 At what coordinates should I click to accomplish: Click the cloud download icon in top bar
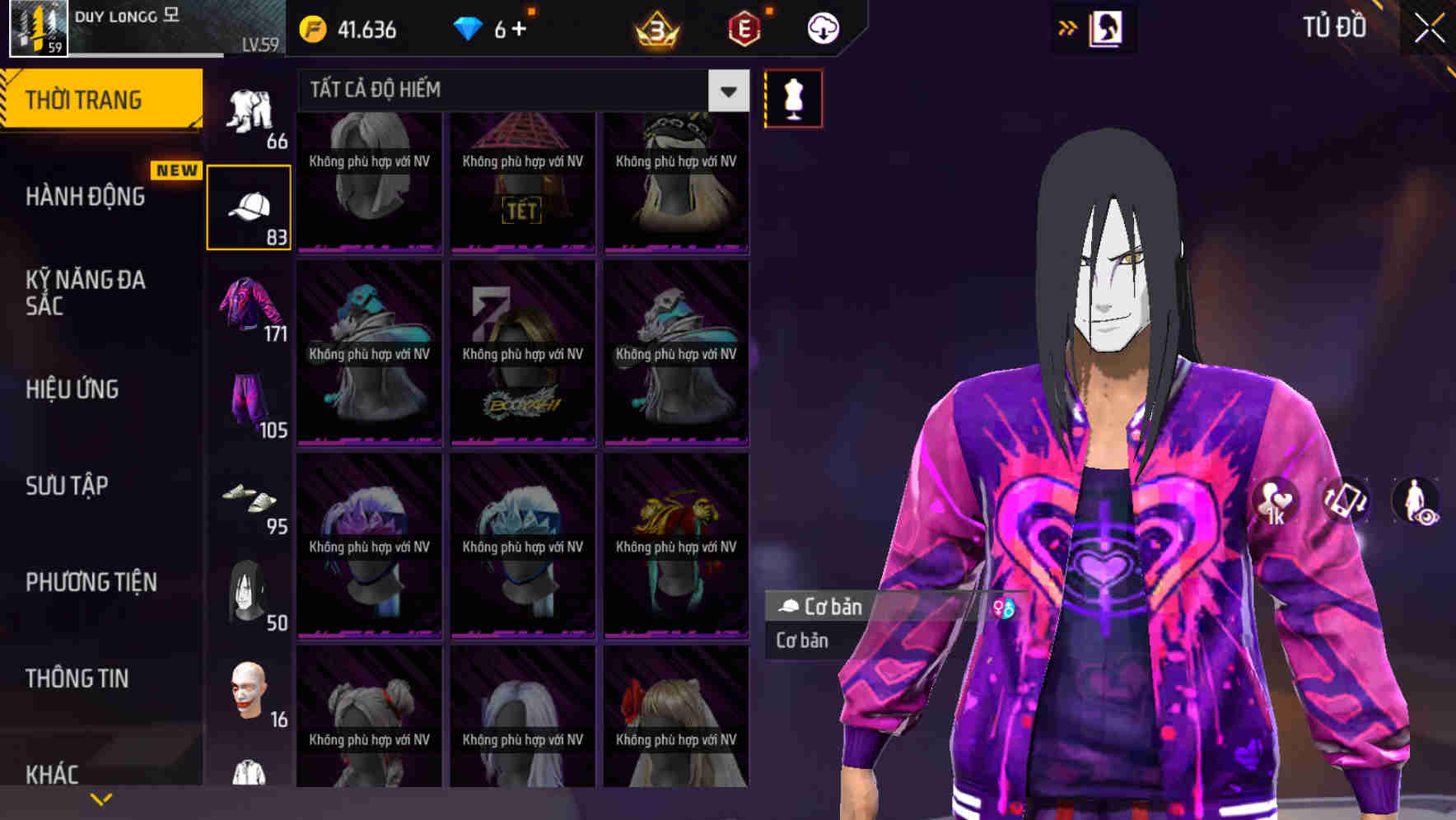(822, 27)
